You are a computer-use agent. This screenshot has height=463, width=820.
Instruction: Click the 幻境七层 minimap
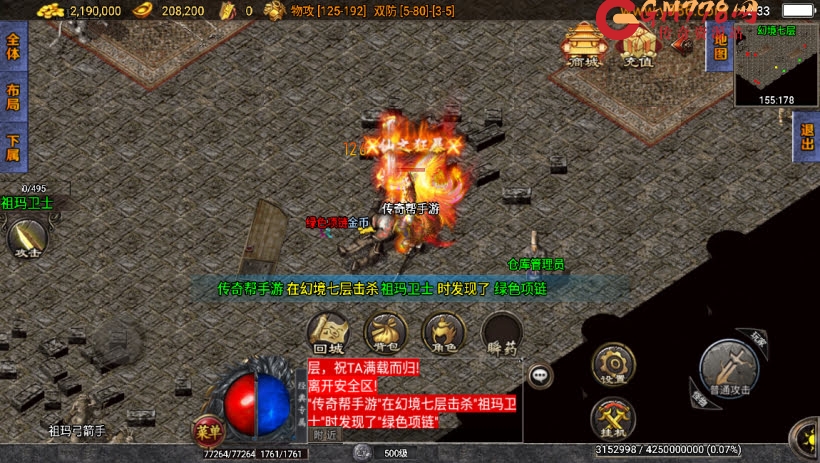pos(776,65)
